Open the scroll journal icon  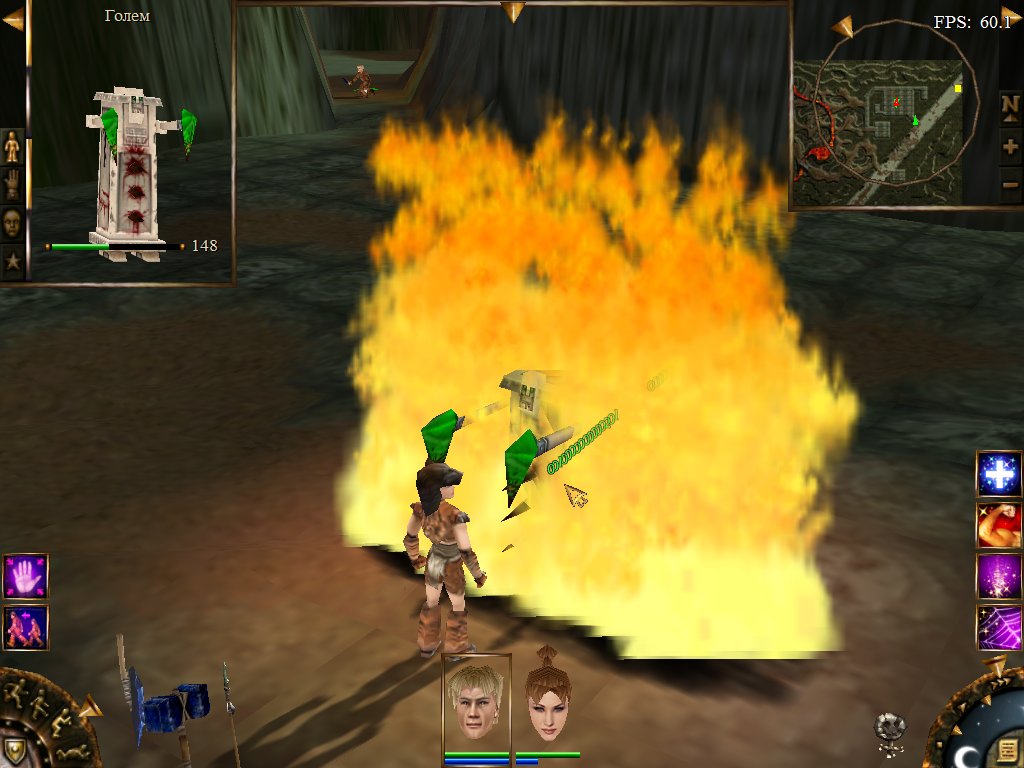[x=1003, y=748]
